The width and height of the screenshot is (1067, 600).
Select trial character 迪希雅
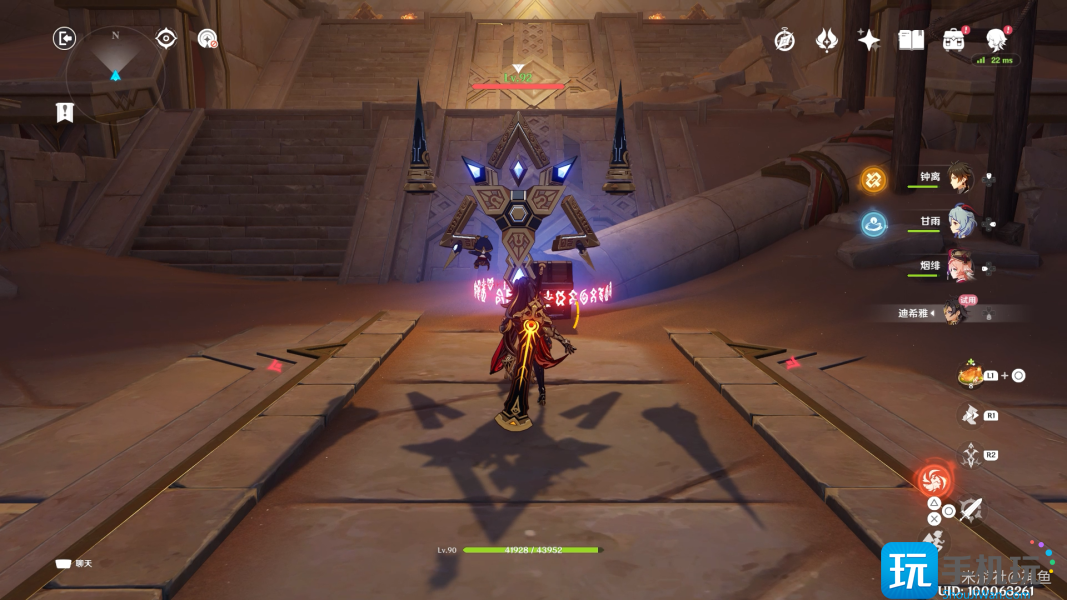[x=955, y=313]
